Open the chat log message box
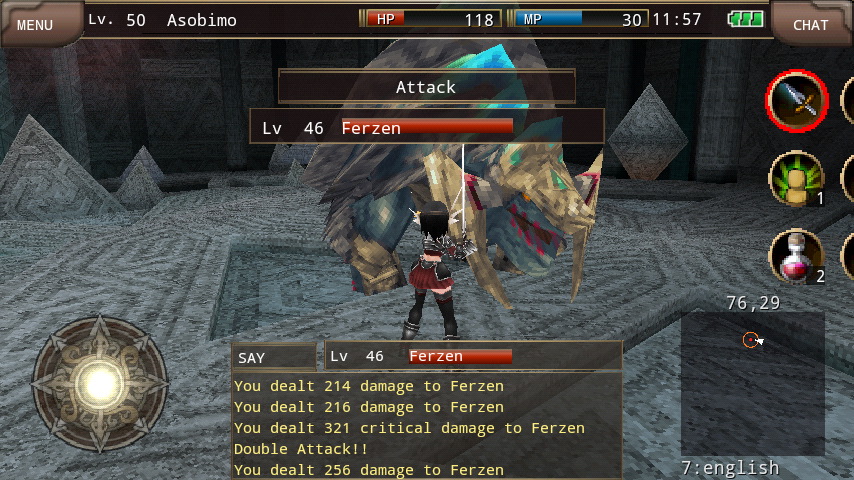854x480 pixels. point(426,427)
